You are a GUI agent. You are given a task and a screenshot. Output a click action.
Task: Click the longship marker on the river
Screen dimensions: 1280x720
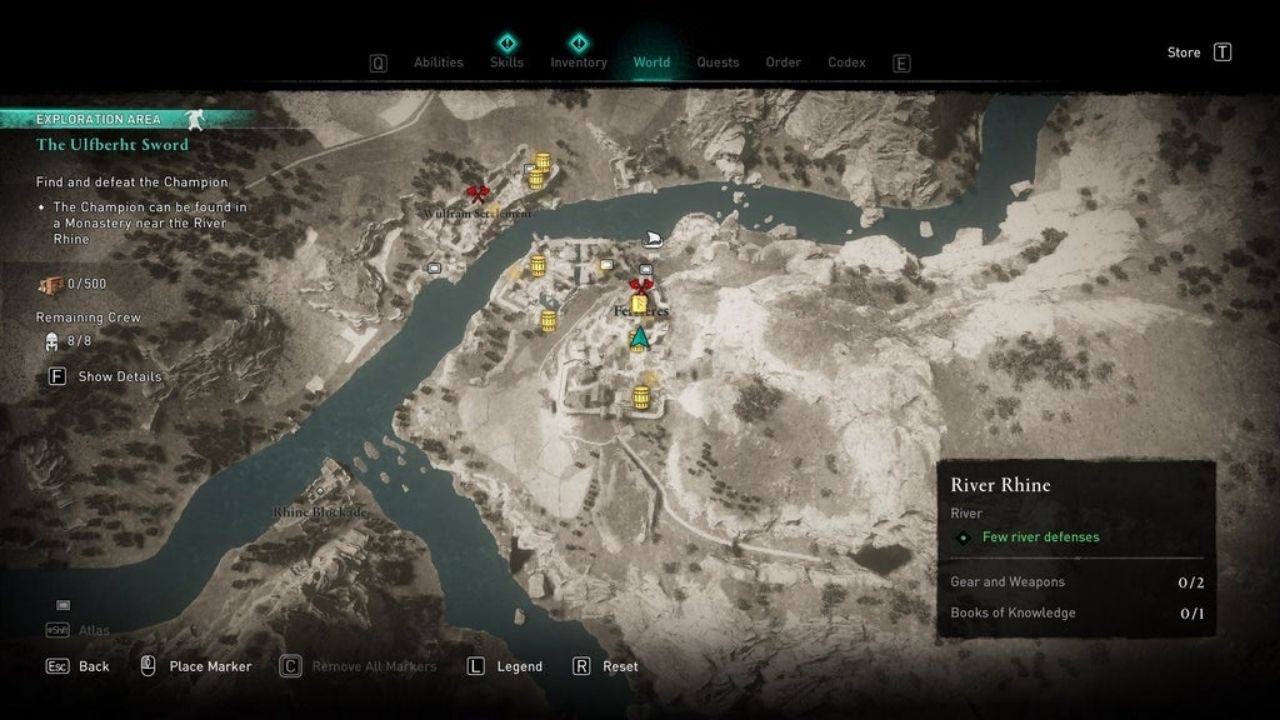tap(651, 240)
